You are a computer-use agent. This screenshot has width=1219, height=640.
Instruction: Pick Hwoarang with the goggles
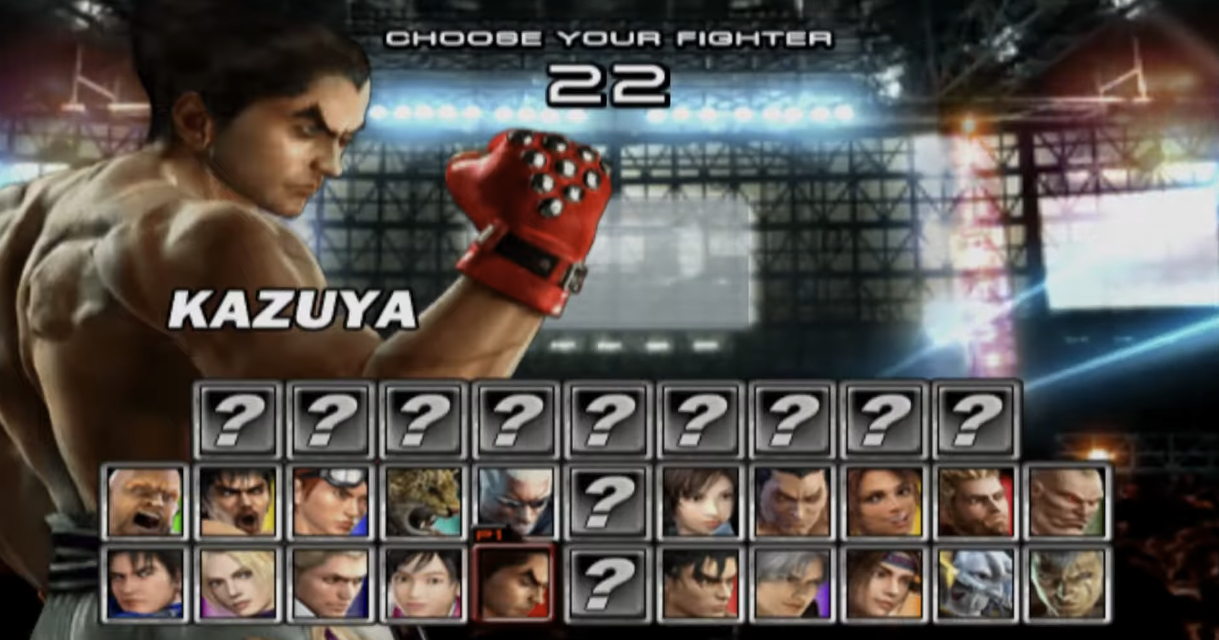[330, 501]
